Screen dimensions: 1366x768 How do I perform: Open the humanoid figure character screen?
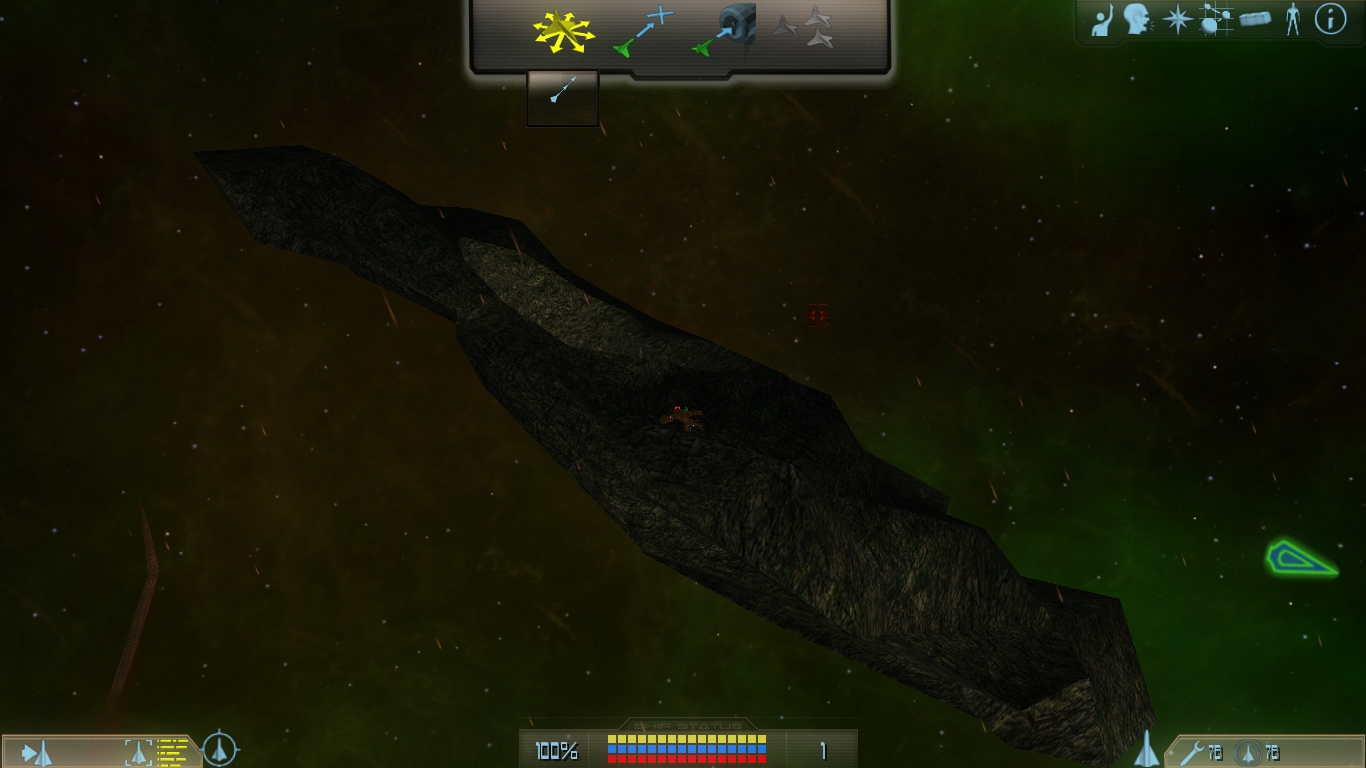tap(1293, 19)
